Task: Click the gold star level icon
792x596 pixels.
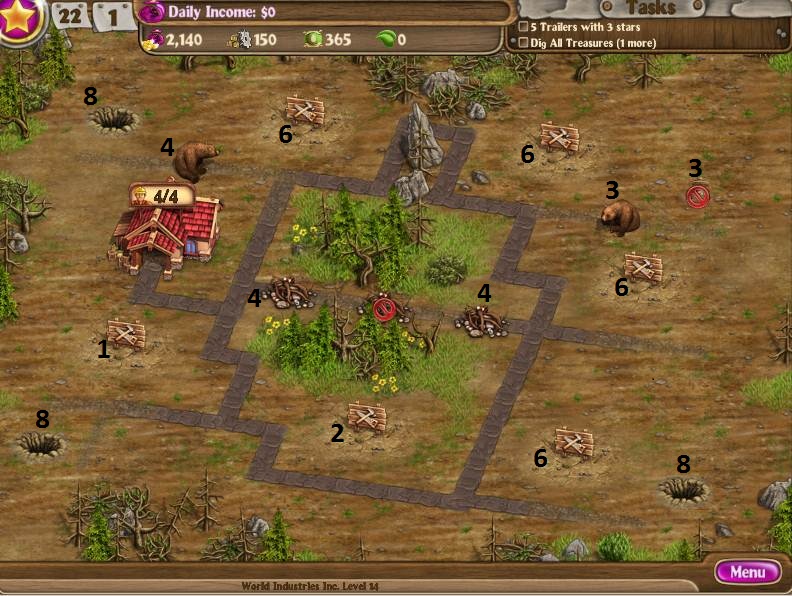Action: (20, 20)
